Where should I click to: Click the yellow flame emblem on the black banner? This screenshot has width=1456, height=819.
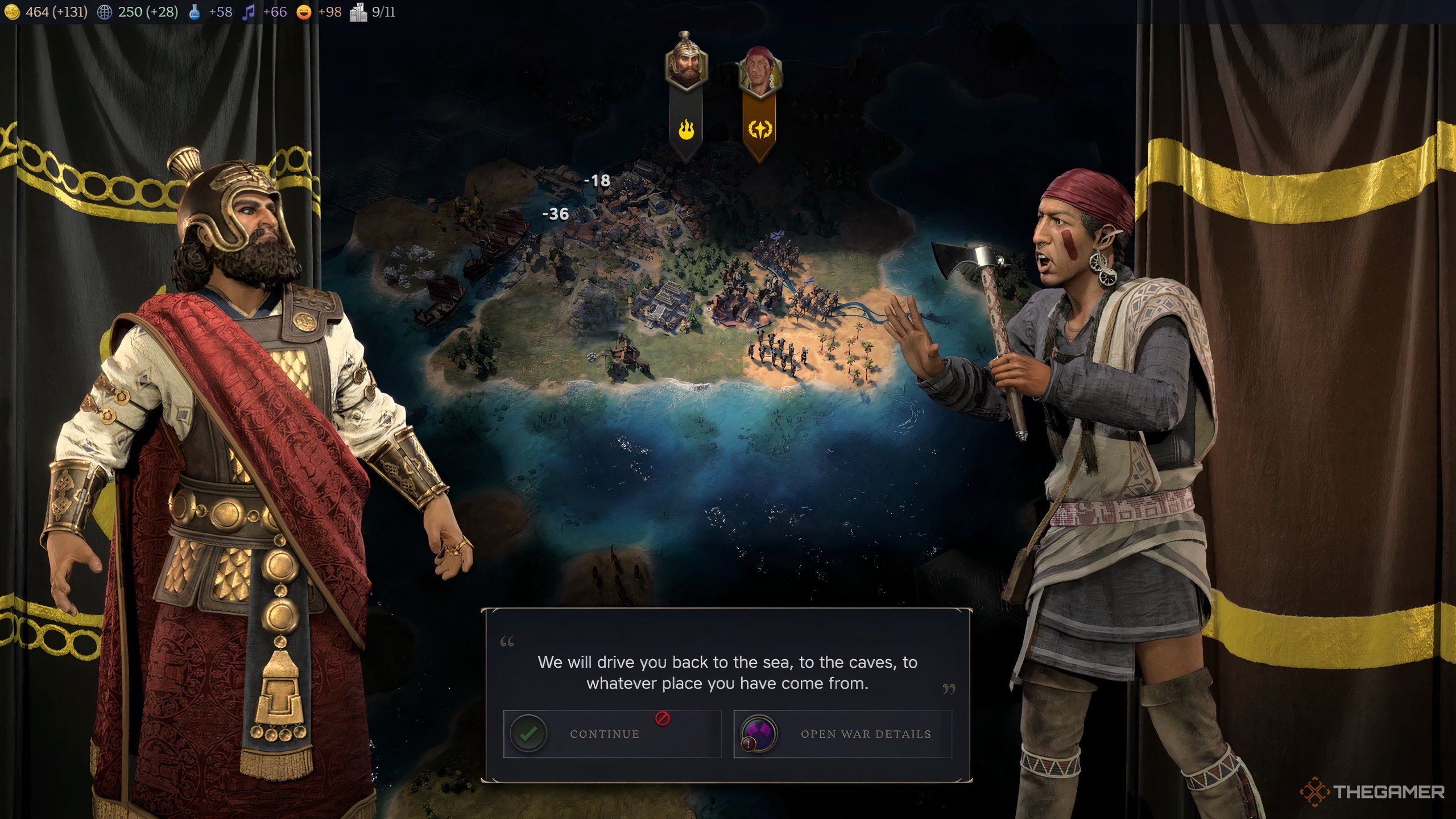tap(686, 130)
